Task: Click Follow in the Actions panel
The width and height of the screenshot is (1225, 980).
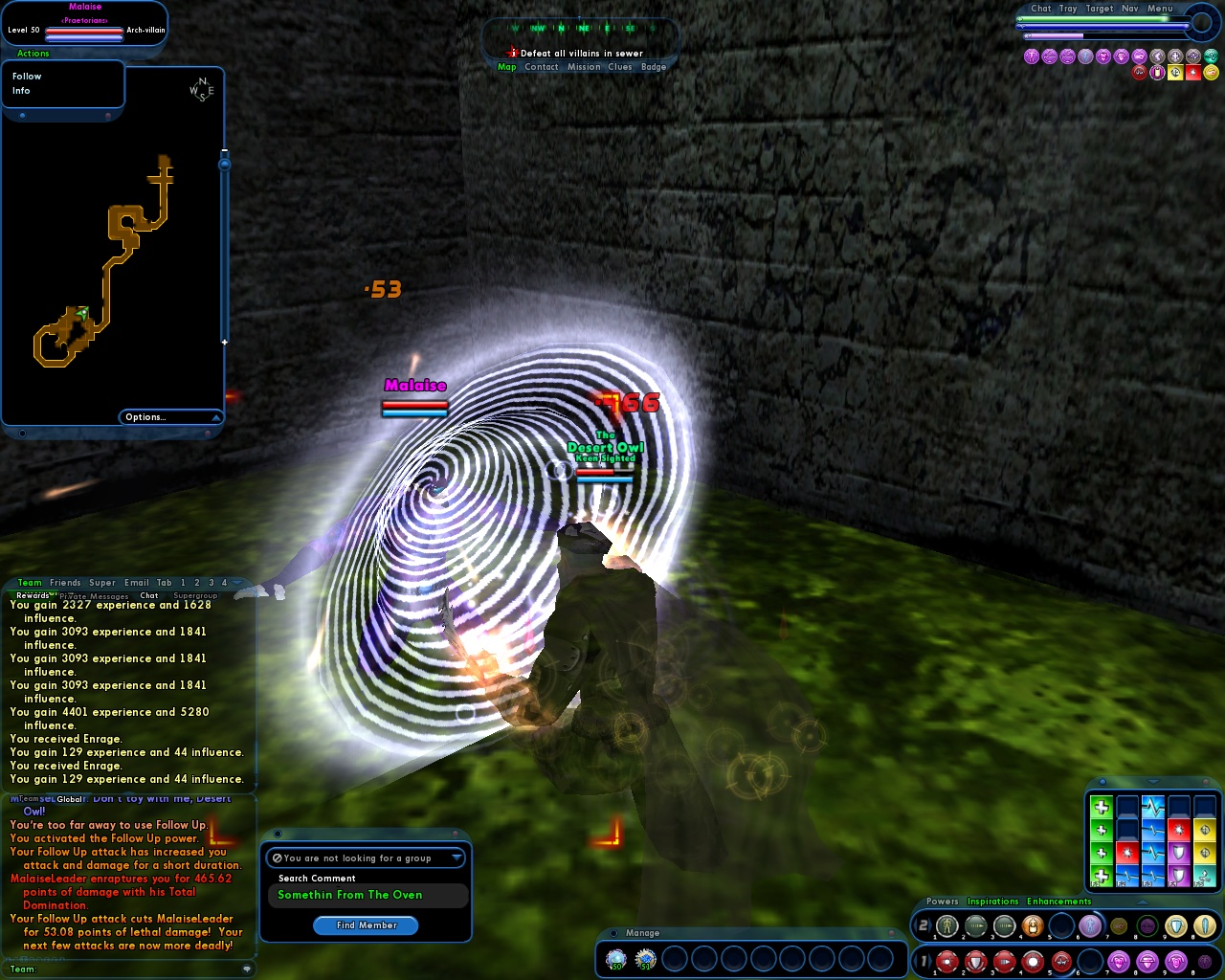Action: coord(27,76)
